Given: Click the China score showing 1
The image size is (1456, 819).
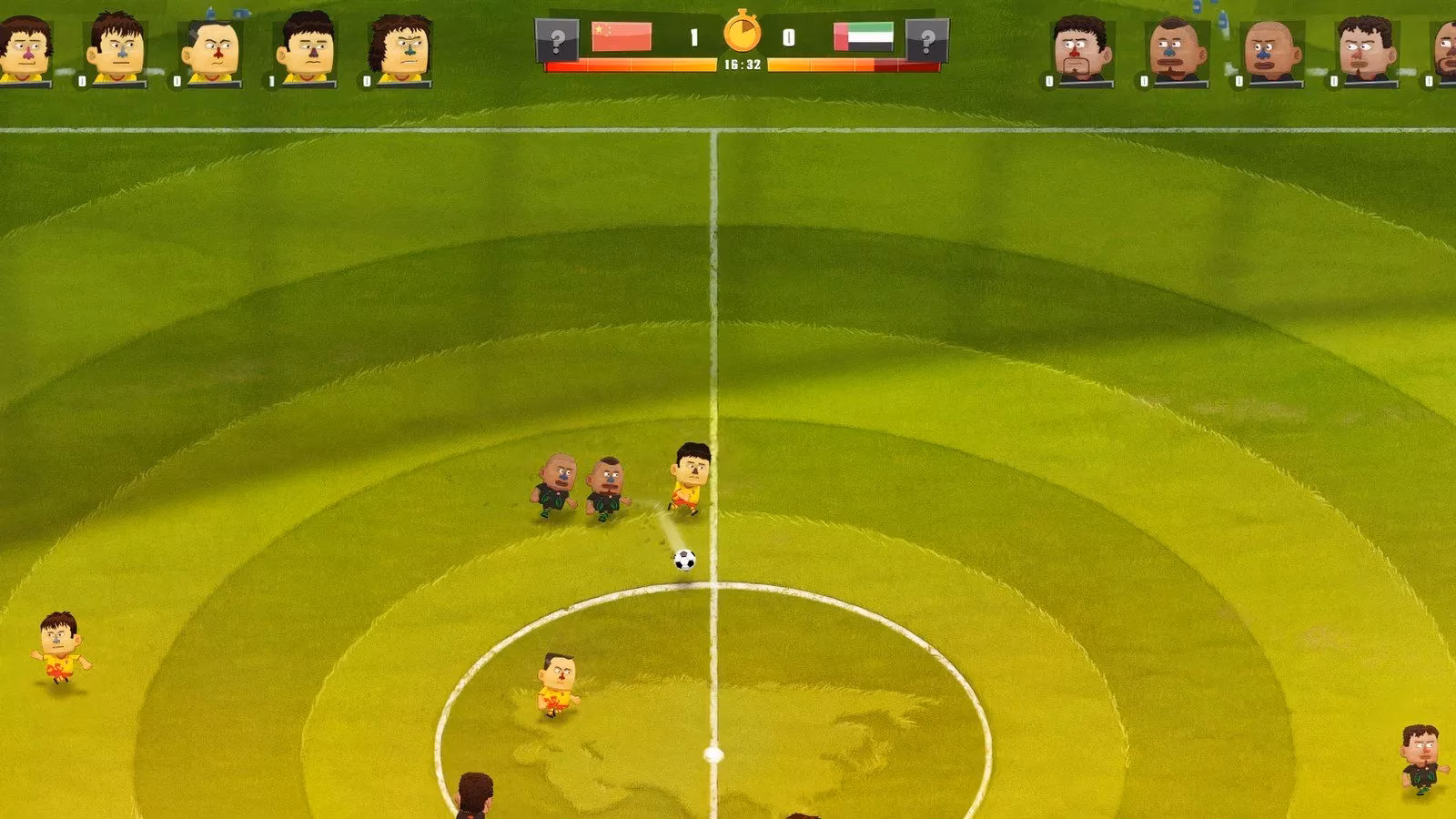Looking at the screenshot, I should click(694, 36).
